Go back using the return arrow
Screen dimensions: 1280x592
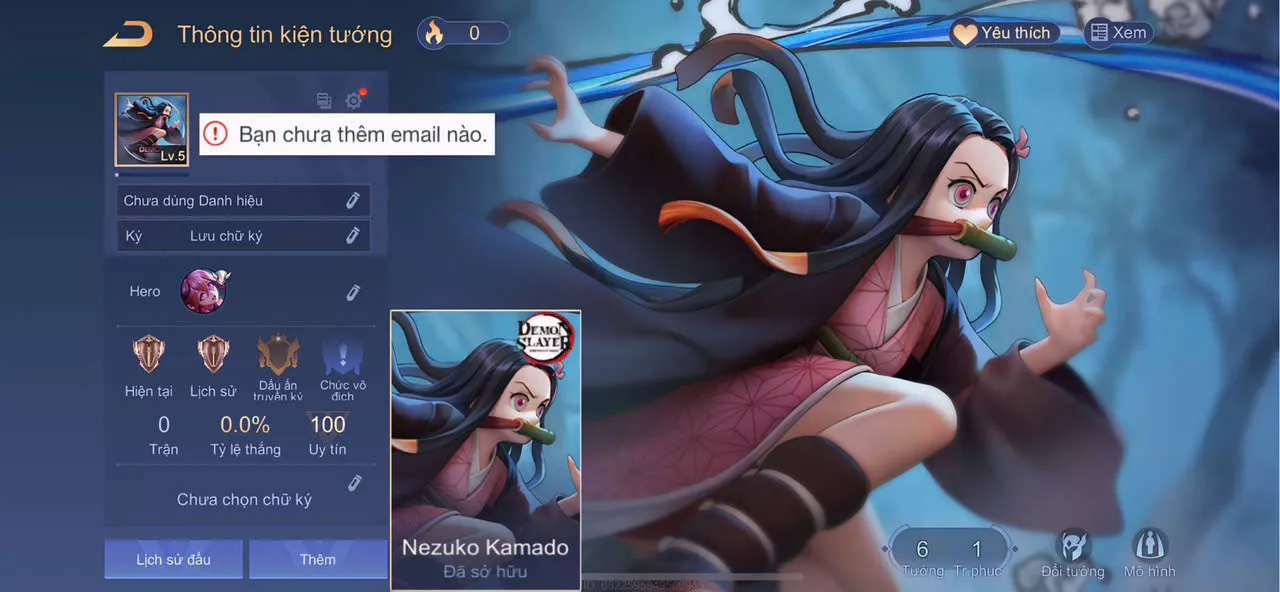tap(128, 35)
